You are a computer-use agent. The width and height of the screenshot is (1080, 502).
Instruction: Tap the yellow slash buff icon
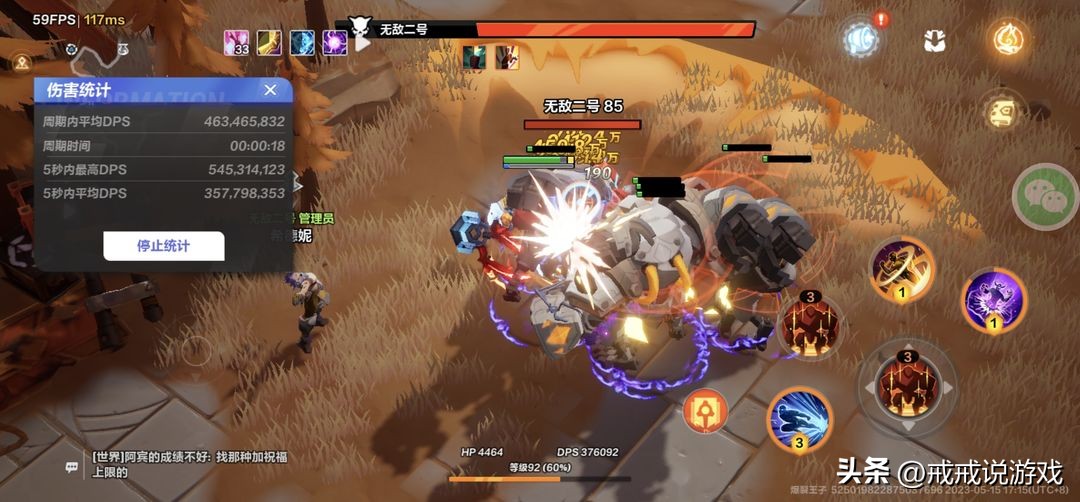pyautogui.click(x=269, y=42)
